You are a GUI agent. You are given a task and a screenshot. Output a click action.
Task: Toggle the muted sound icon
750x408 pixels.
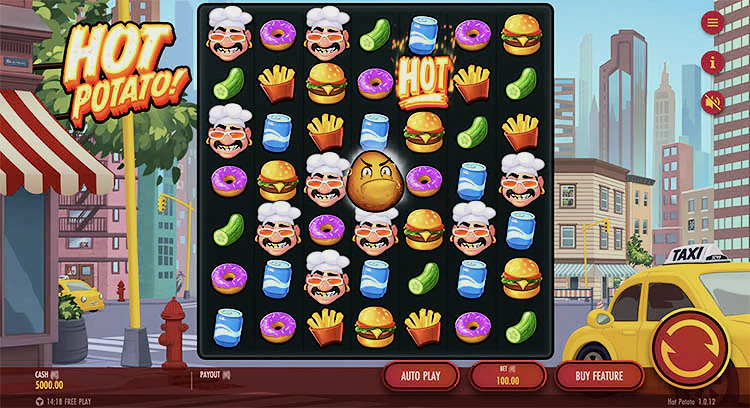point(713,101)
